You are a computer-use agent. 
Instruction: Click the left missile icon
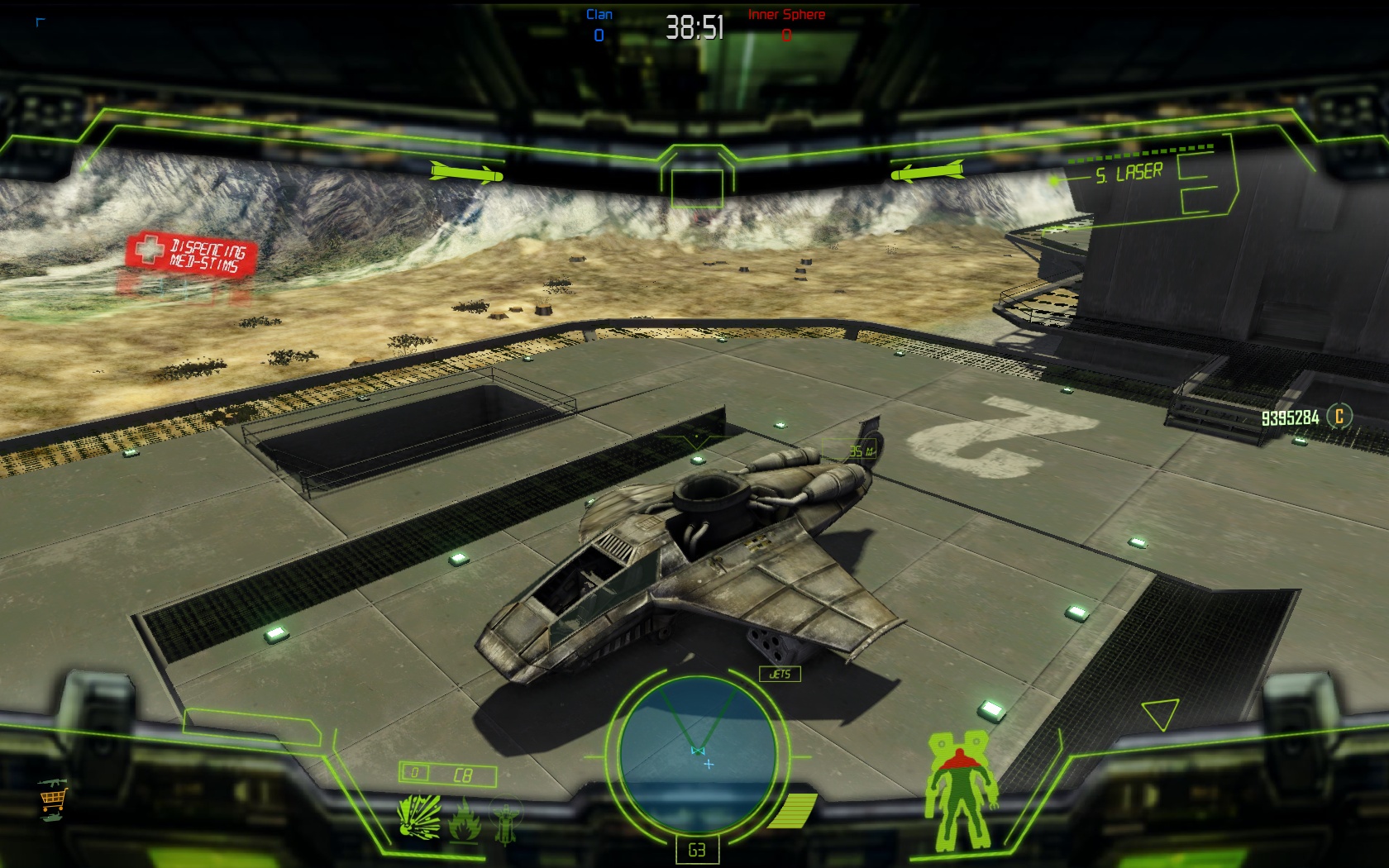[x=466, y=173]
